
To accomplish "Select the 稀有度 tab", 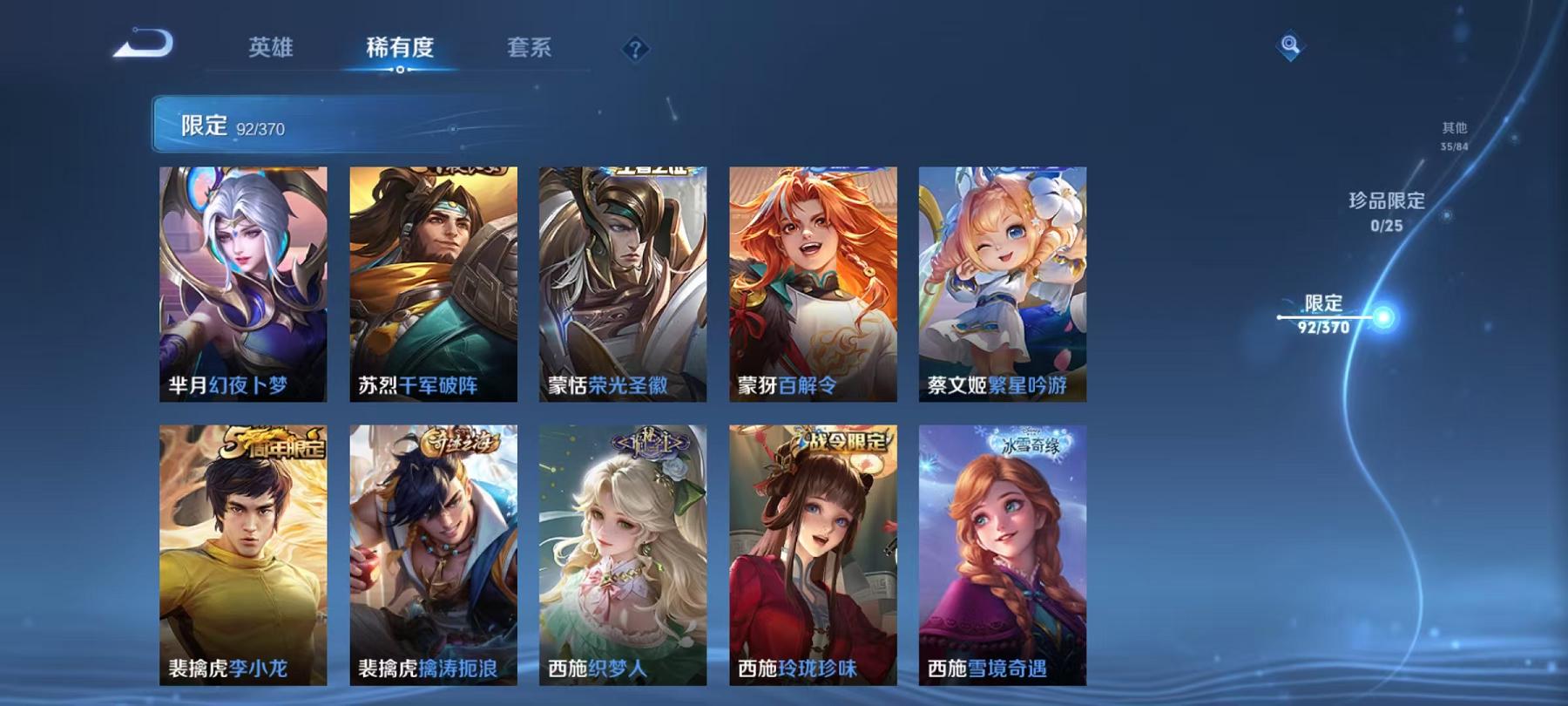I will [x=402, y=50].
